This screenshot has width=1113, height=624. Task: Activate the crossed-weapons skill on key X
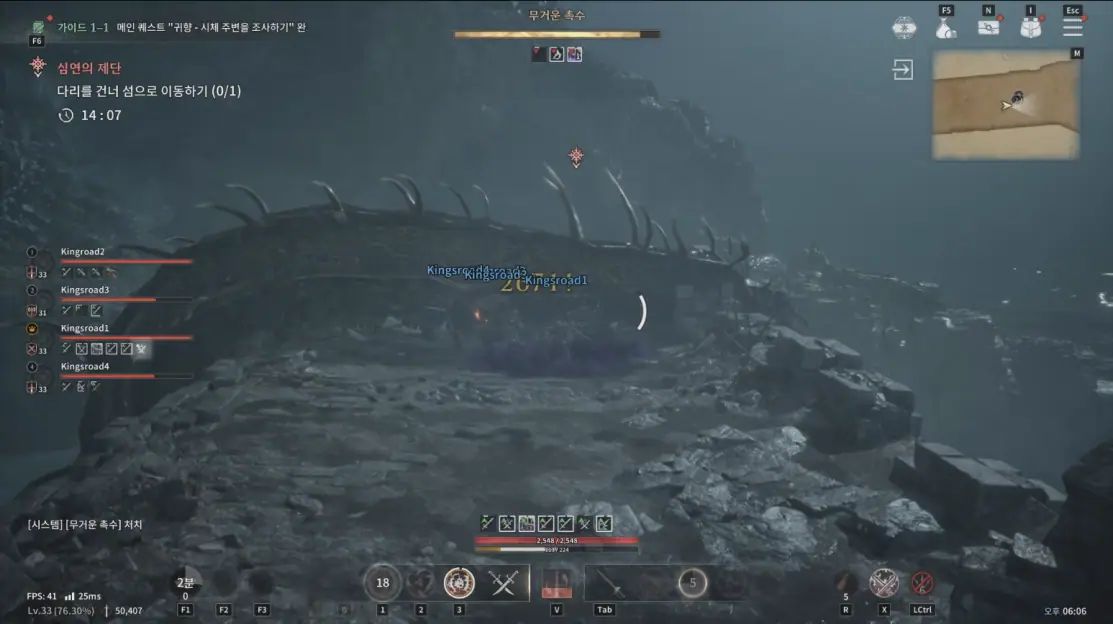pyautogui.click(x=883, y=583)
